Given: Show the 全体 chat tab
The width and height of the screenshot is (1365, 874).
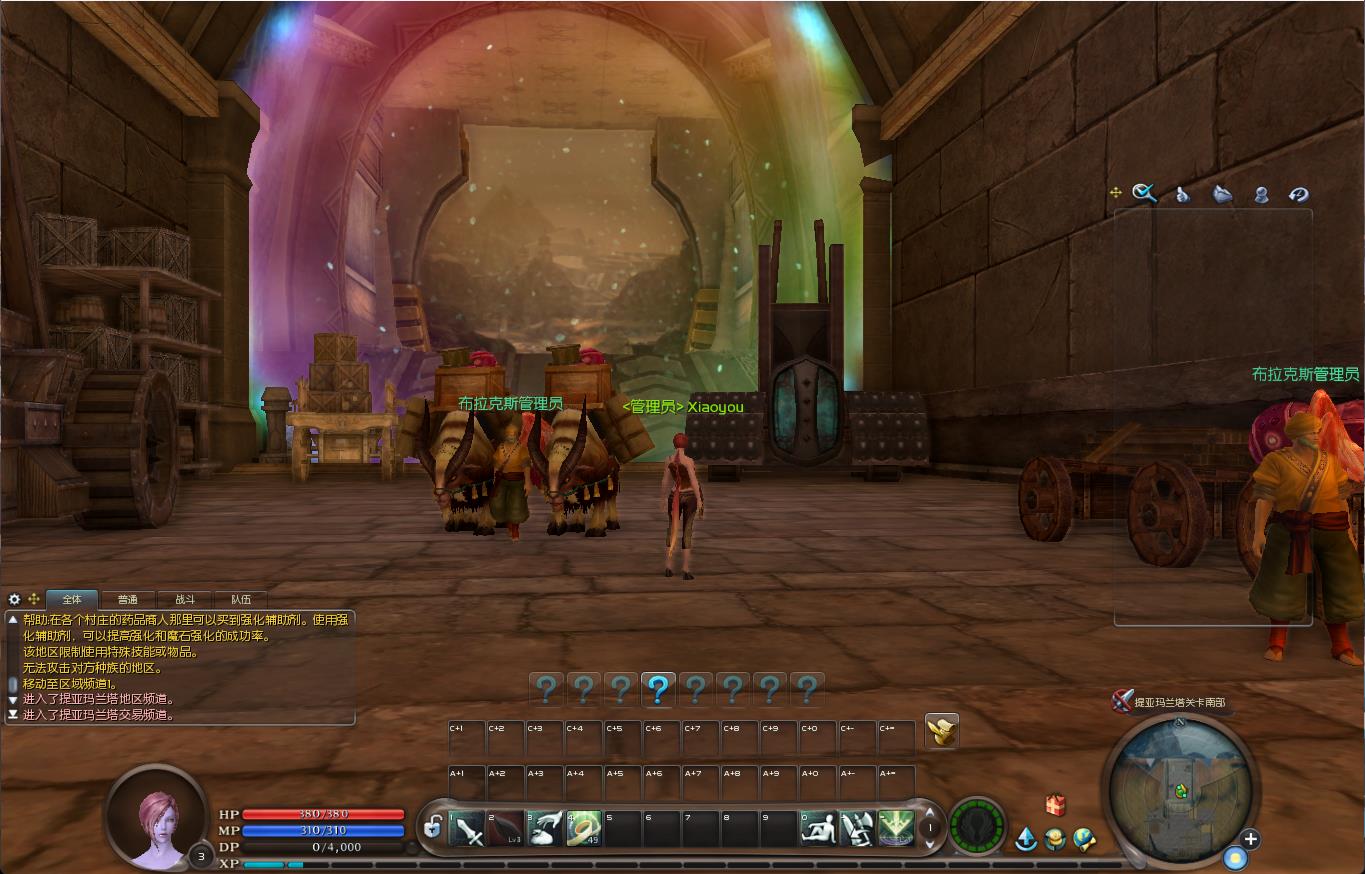Looking at the screenshot, I should click(x=72, y=600).
